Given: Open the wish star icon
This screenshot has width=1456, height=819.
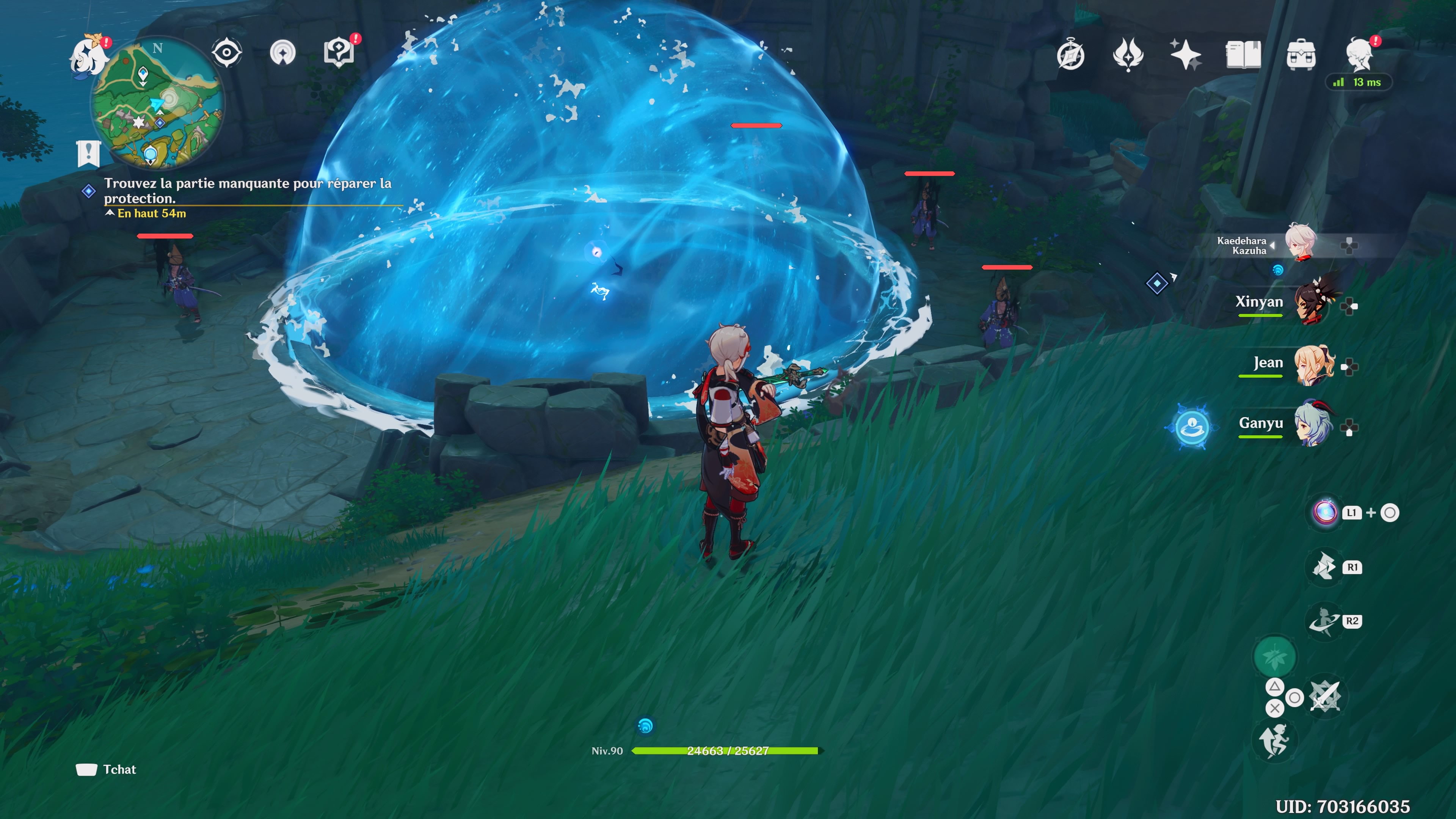Looking at the screenshot, I should tap(1185, 55).
